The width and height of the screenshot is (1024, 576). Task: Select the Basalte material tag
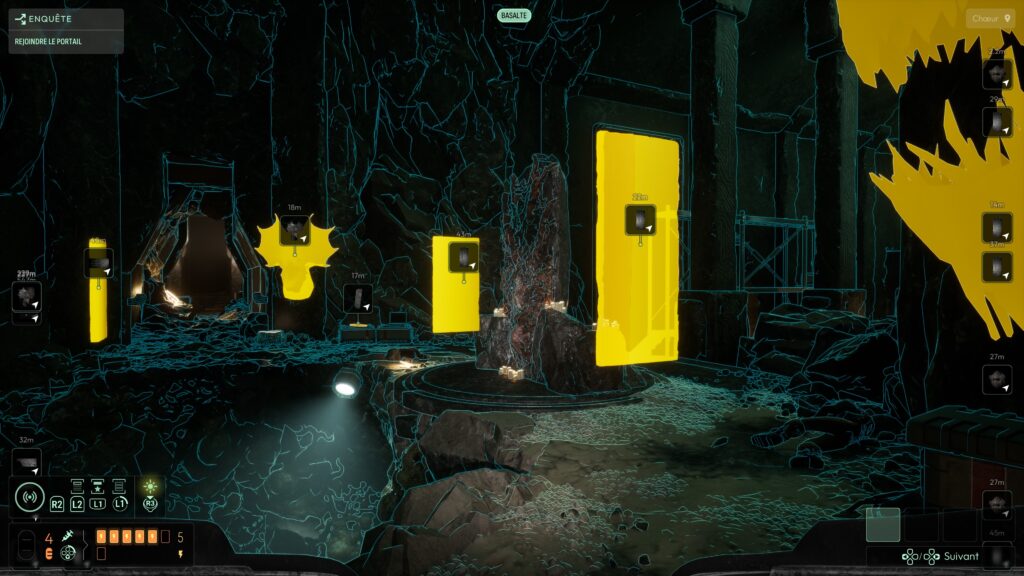coord(513,15)
